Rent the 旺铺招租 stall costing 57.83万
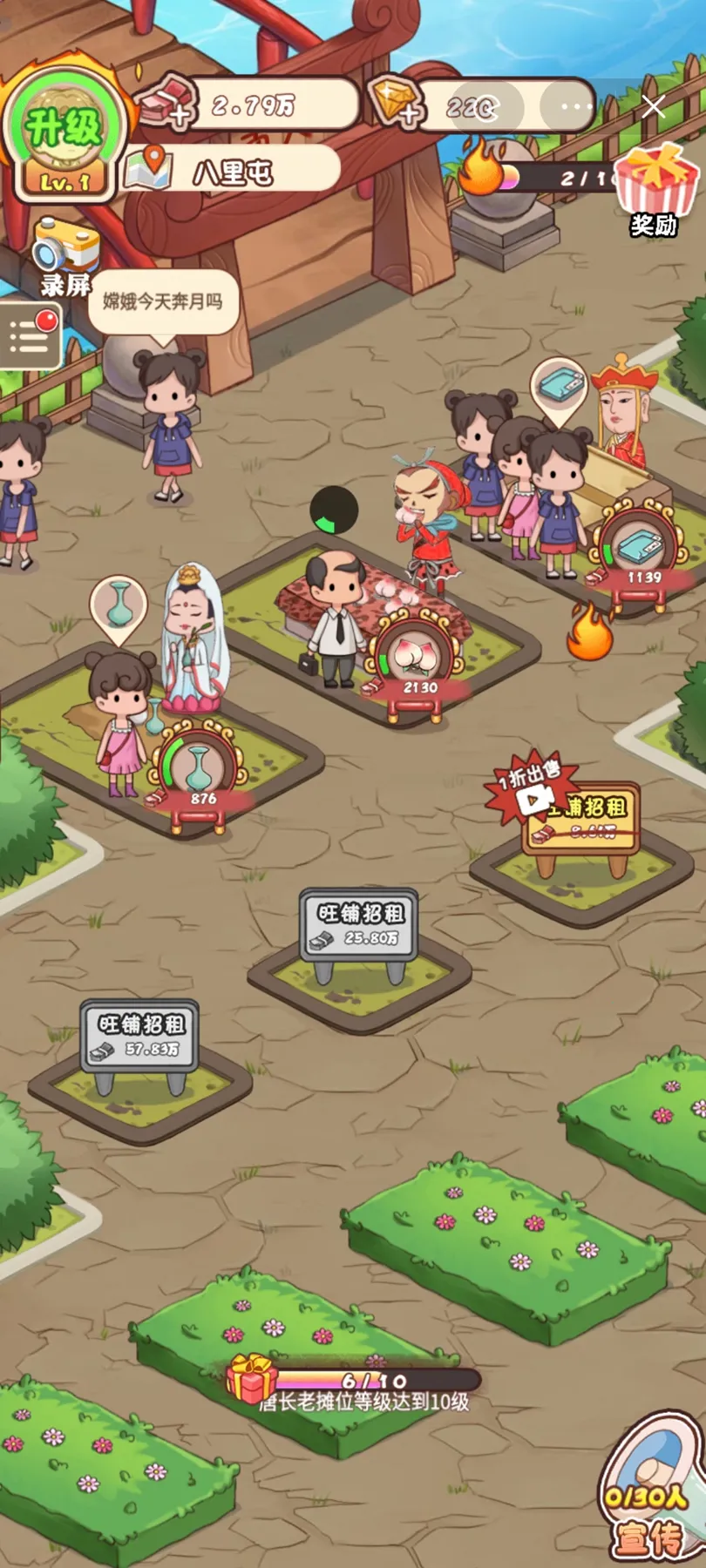 click(139, 1037)
